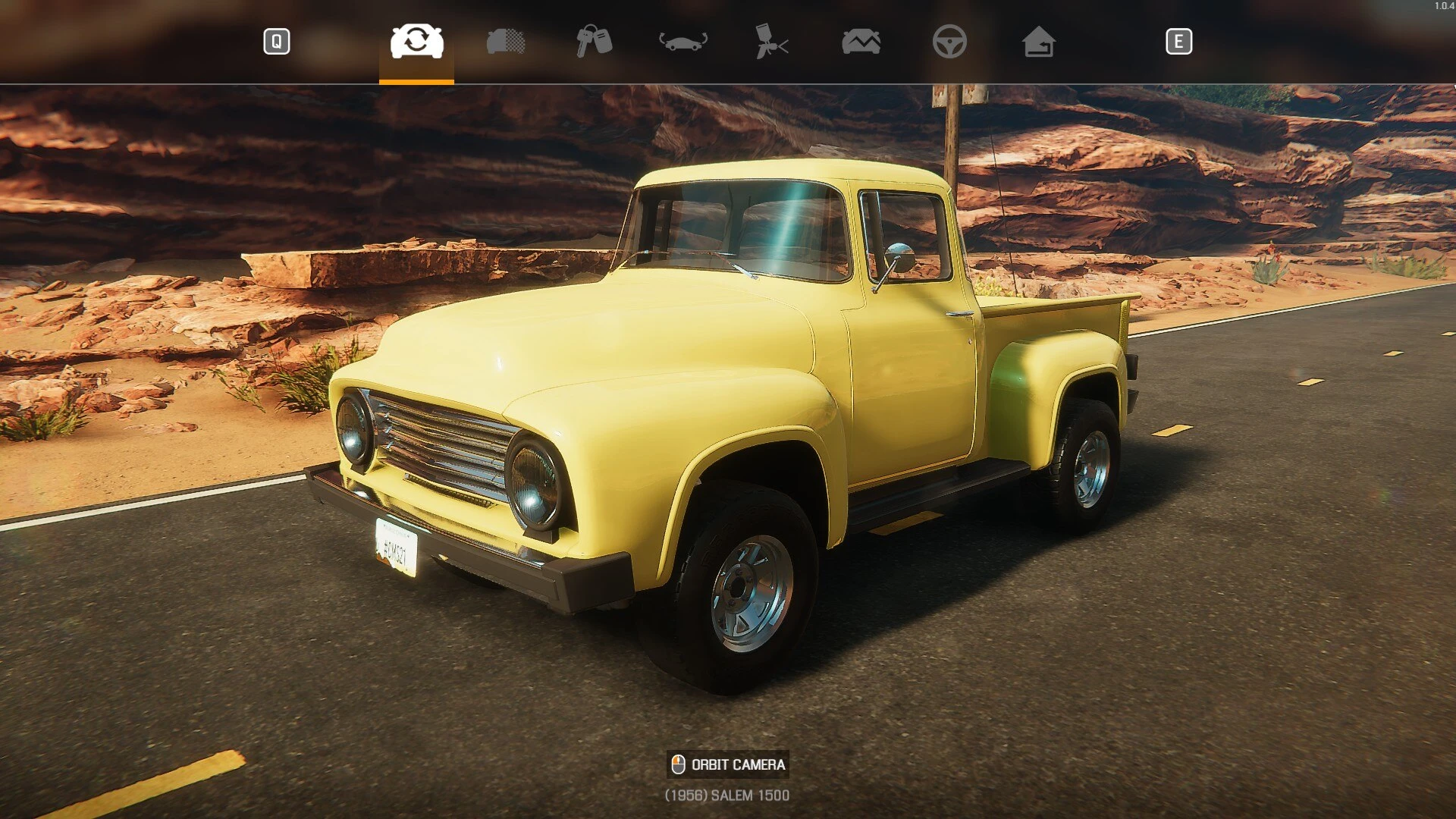Open the car tuning icon with arrows

(681, 43)
